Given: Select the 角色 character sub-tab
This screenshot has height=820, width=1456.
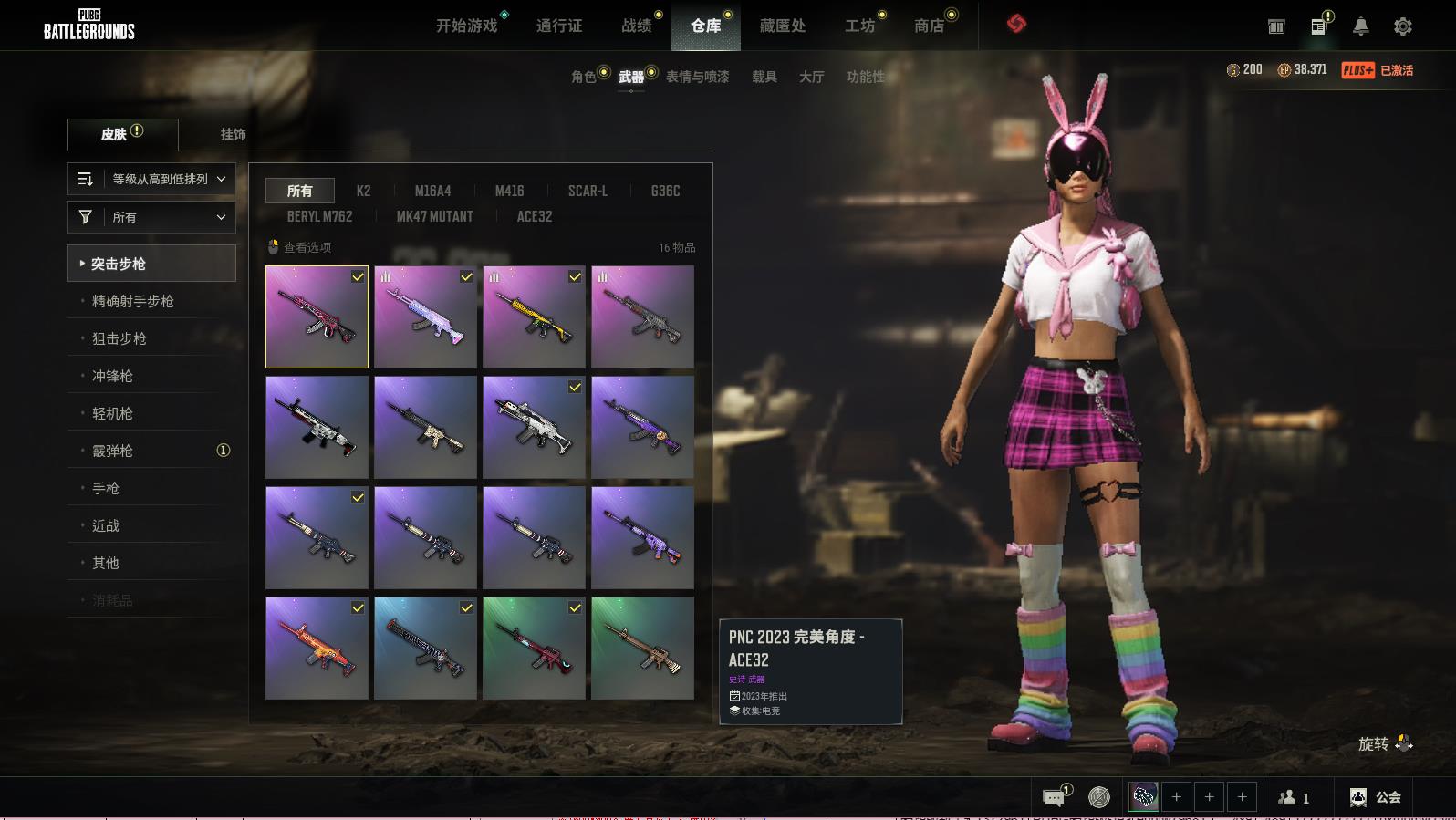Looking at the screenshot, I should [x=583, y=77].
